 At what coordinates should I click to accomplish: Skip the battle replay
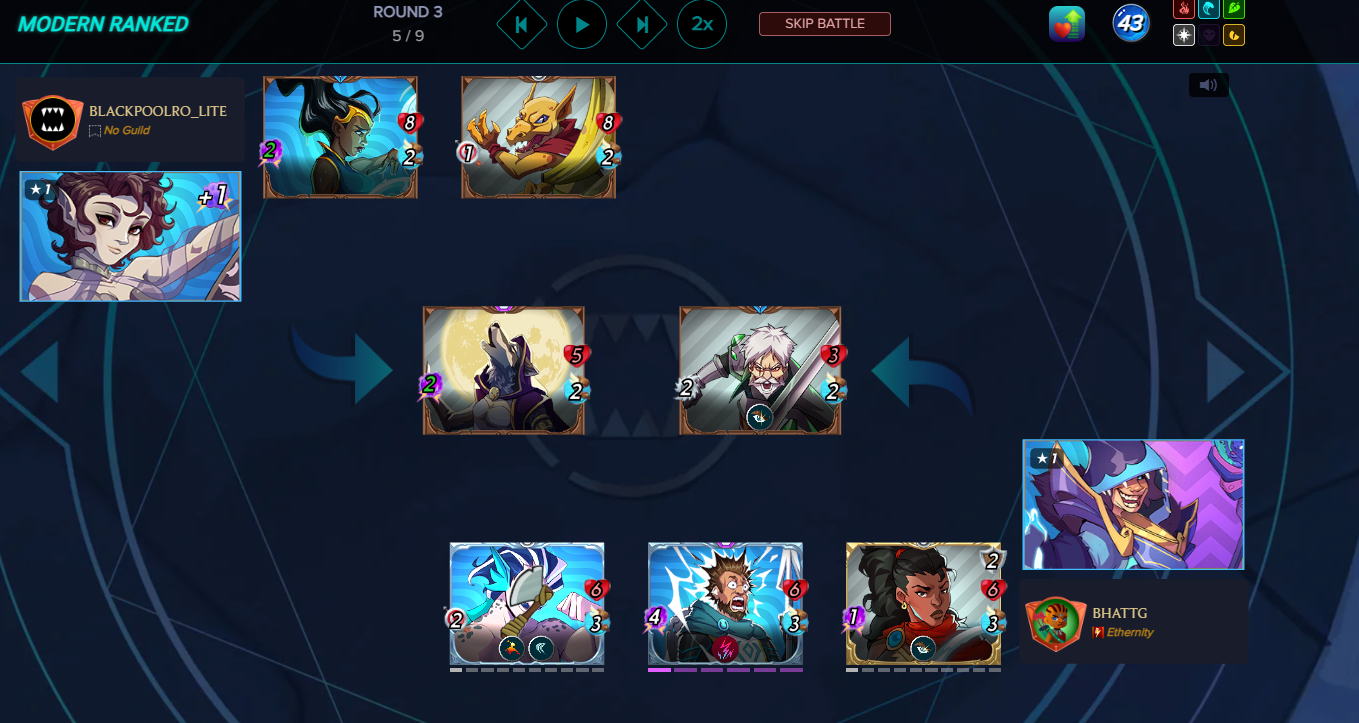pyautogui.click(x=824, y=24)
